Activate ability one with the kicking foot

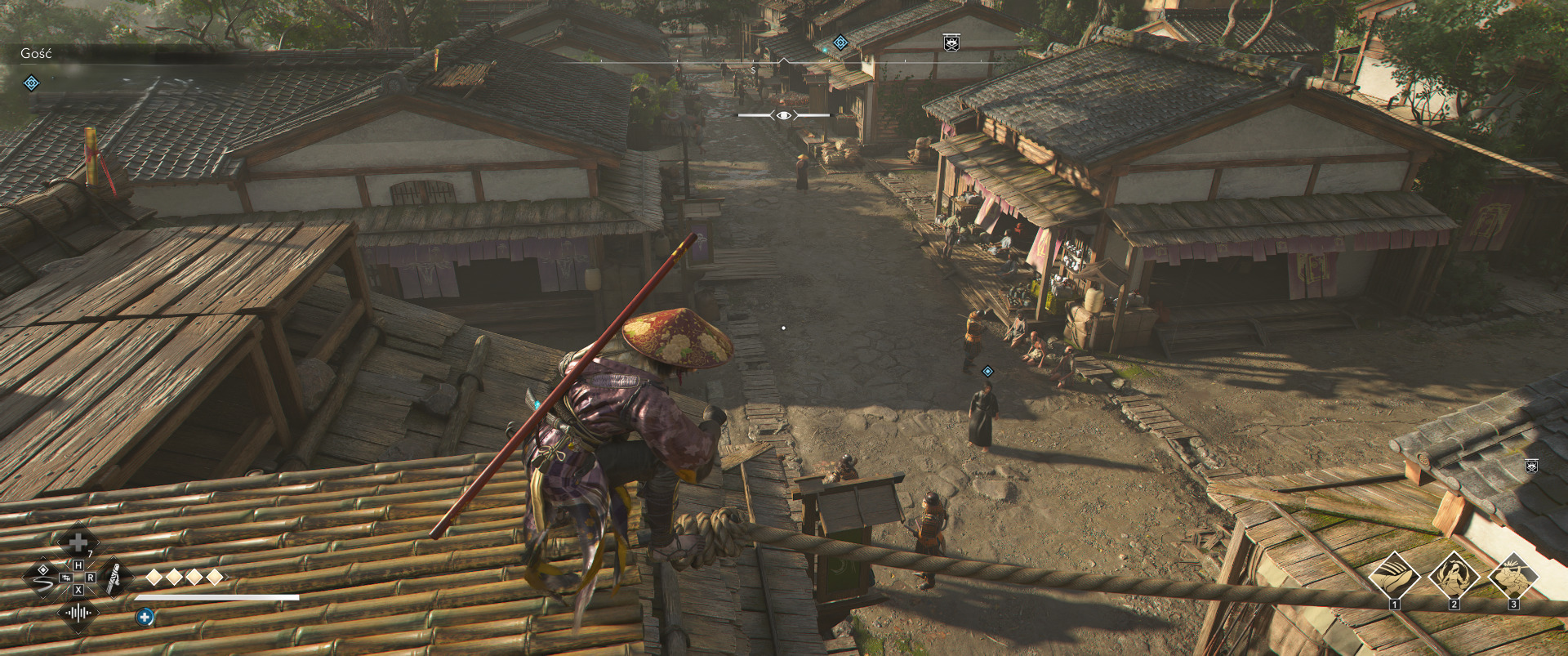pyautogui.click(x=1394, y=574)
